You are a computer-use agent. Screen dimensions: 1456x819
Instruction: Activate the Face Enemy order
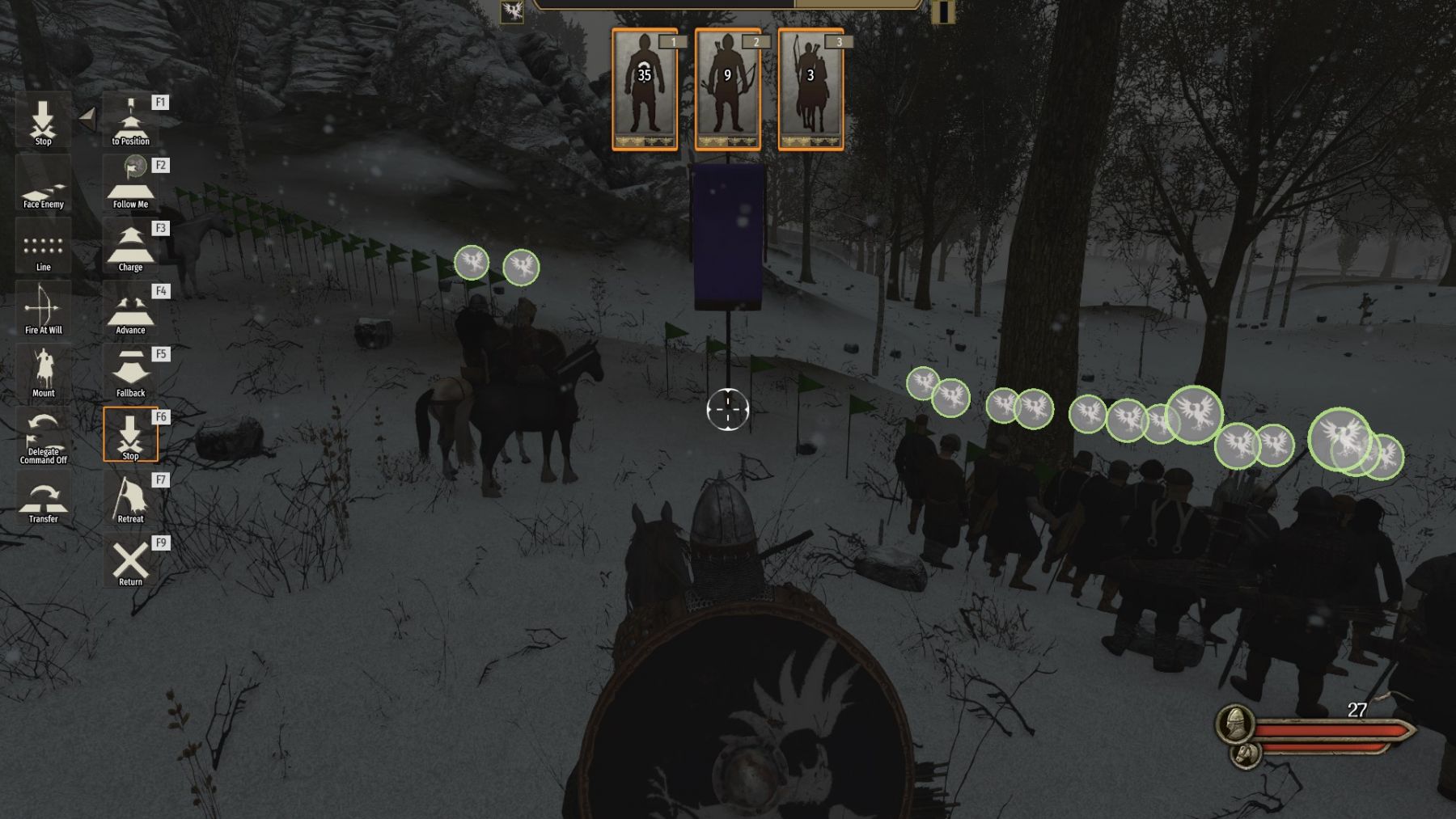pos(43,186)
